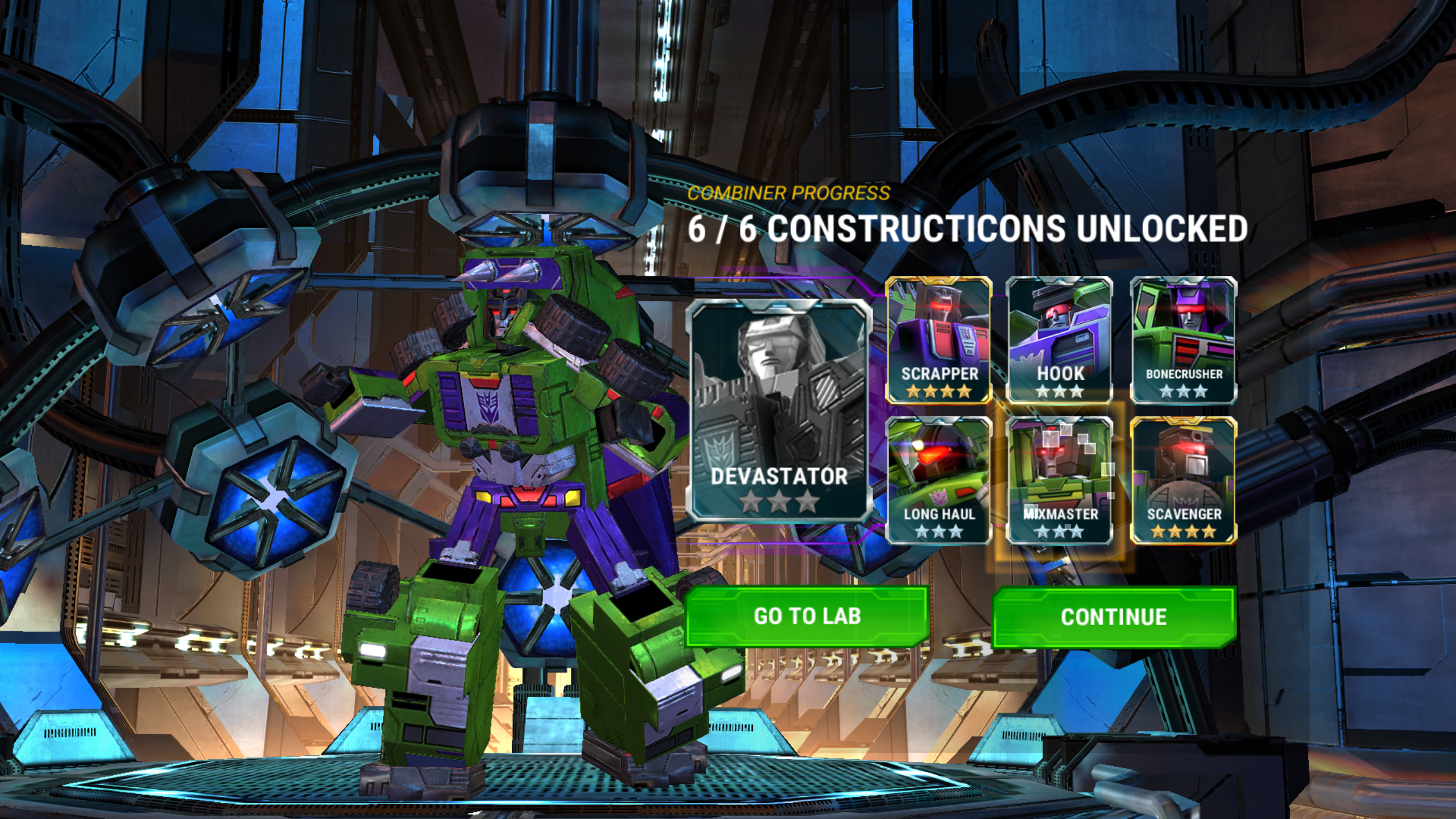Go to the Lab
1456x819 pixels.
(806, 617)
